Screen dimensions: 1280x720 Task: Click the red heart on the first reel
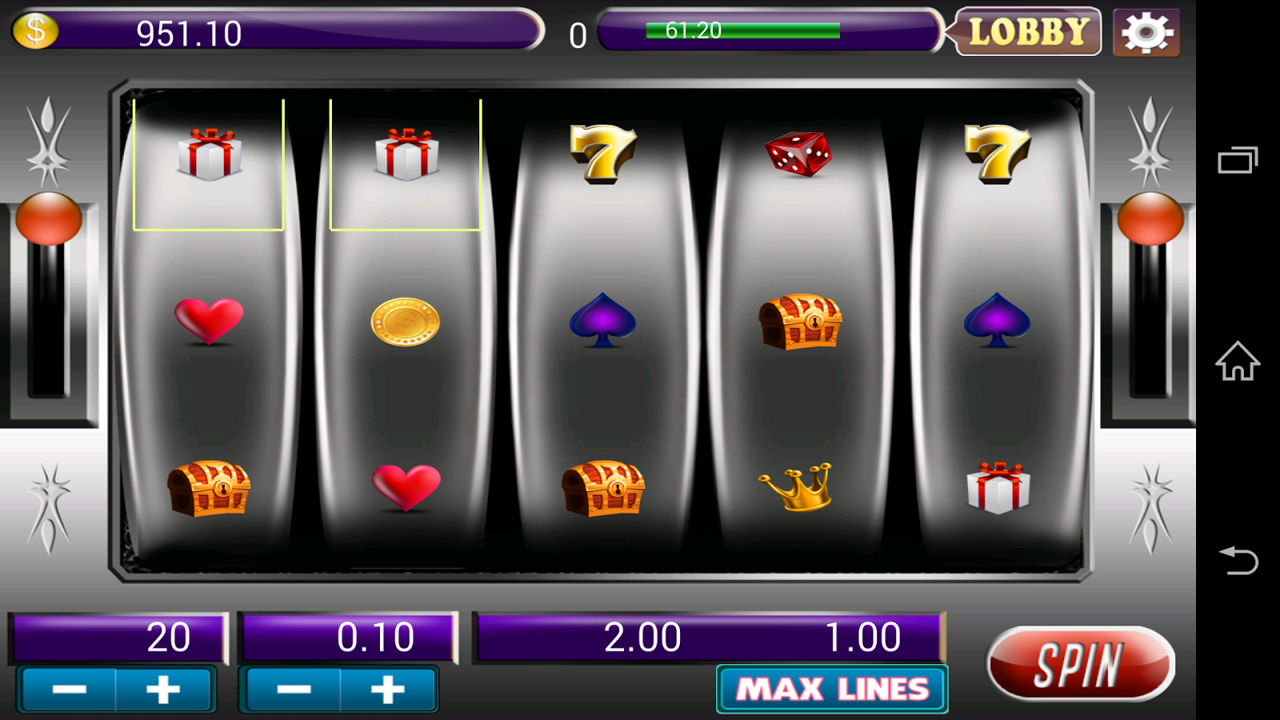pos(207,318)
